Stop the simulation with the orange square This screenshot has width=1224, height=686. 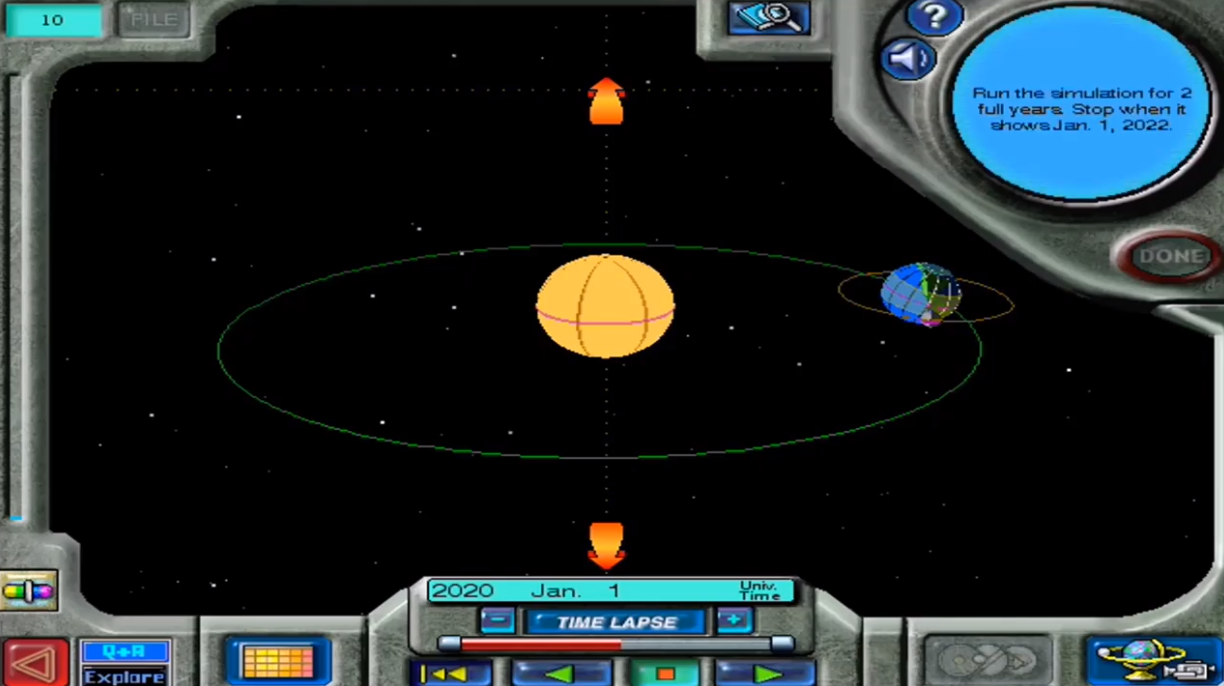click(664, 674)
